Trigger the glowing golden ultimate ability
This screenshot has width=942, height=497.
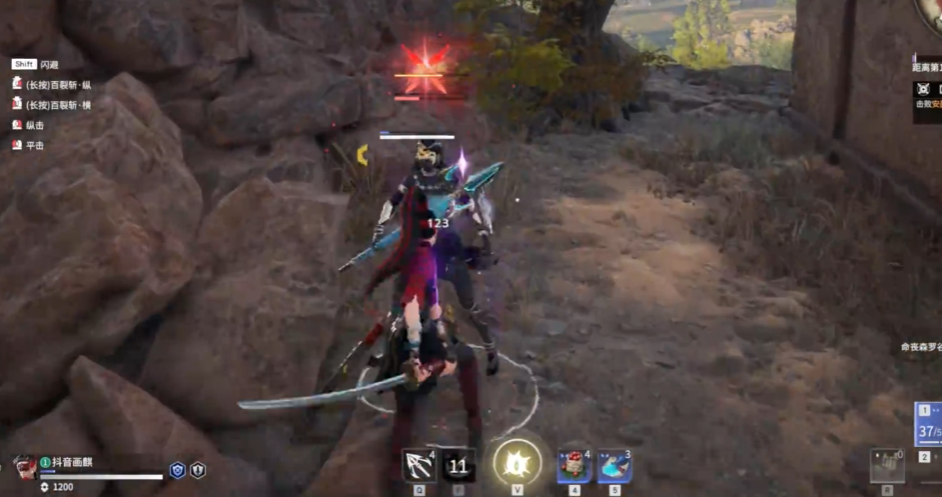[517, 463]
